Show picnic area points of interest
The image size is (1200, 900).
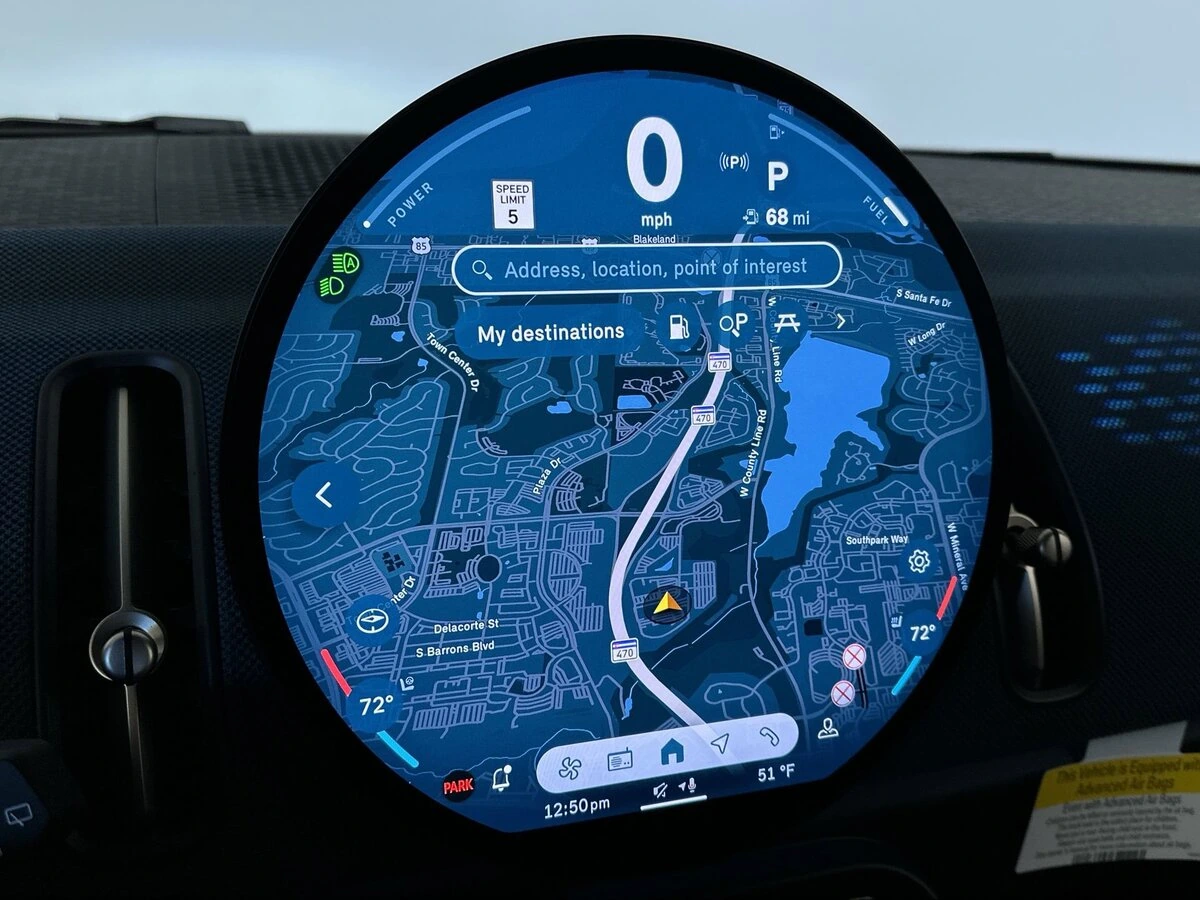click(x=787, y=322)
